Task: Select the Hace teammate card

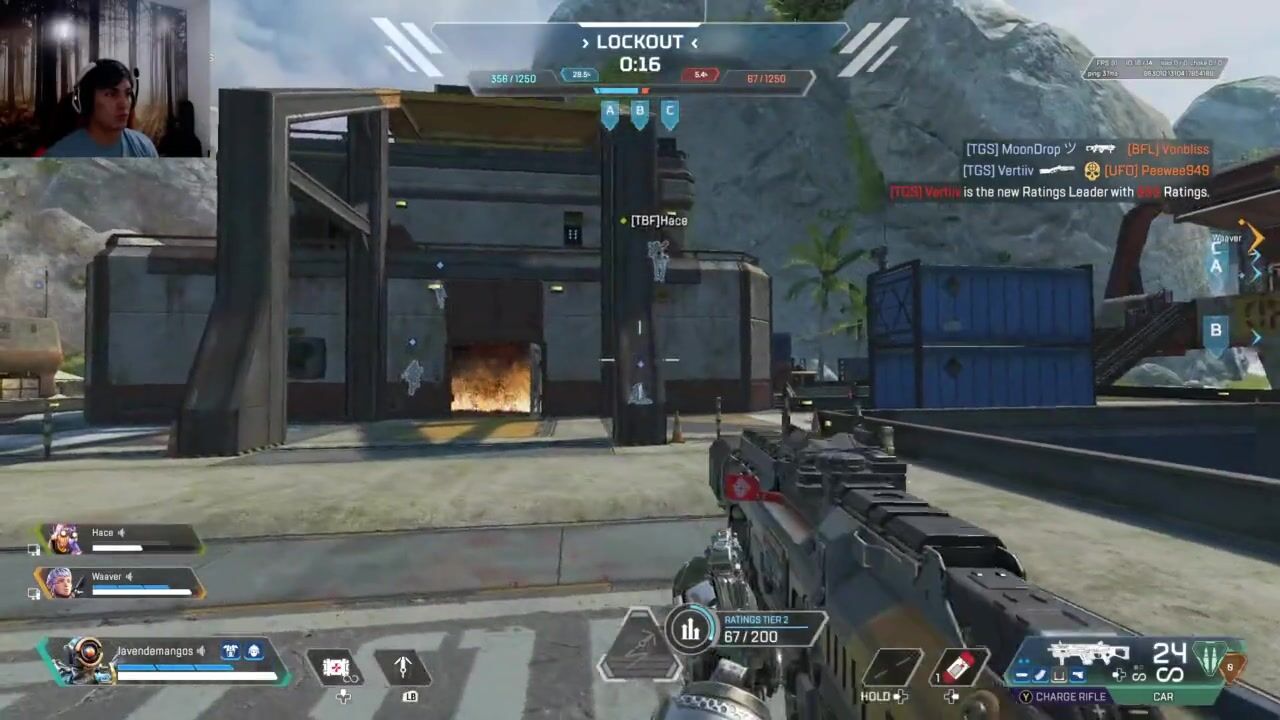Action: (118, 540)
